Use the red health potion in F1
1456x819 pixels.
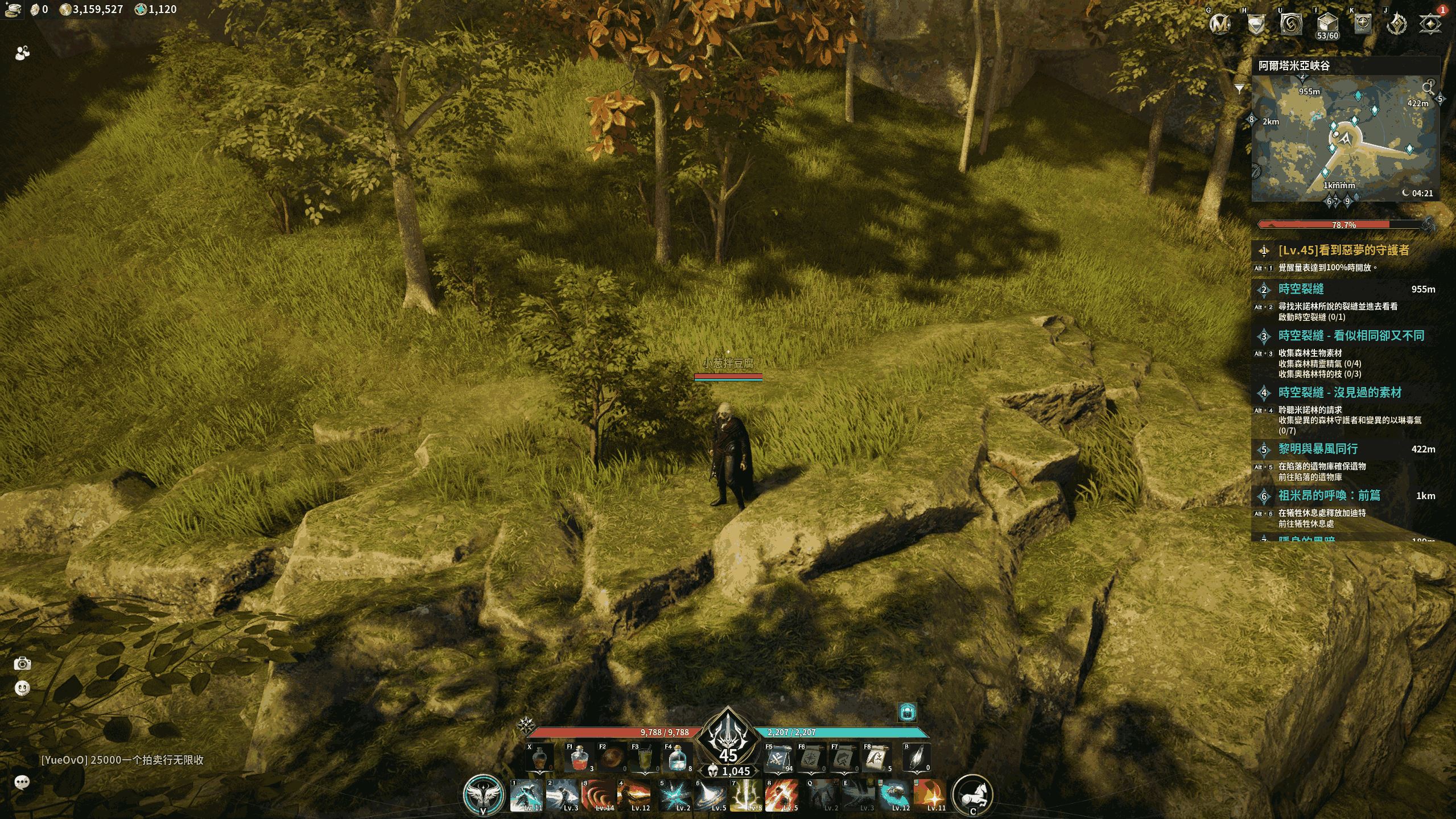tap(579, 759)
